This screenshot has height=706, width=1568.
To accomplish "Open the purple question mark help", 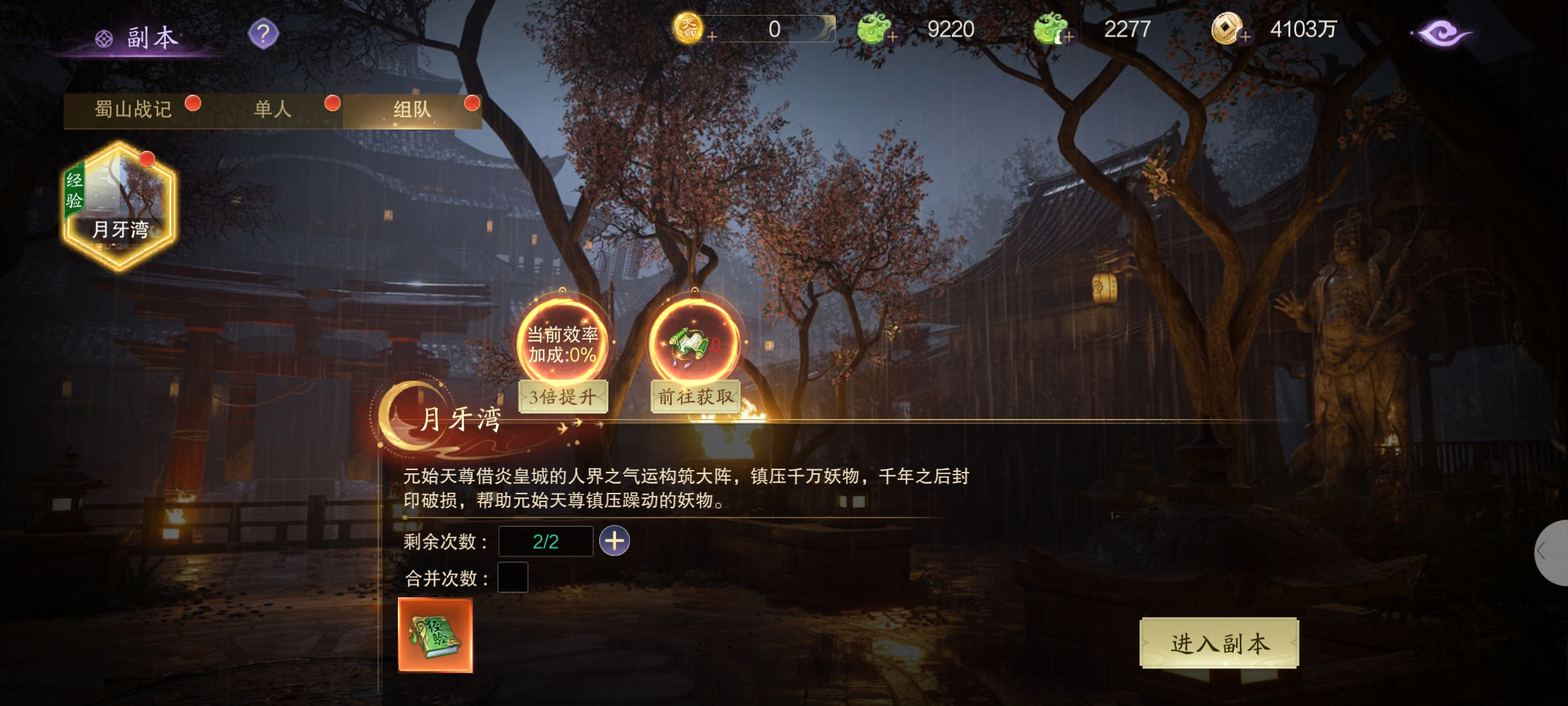I will (263, 34).
